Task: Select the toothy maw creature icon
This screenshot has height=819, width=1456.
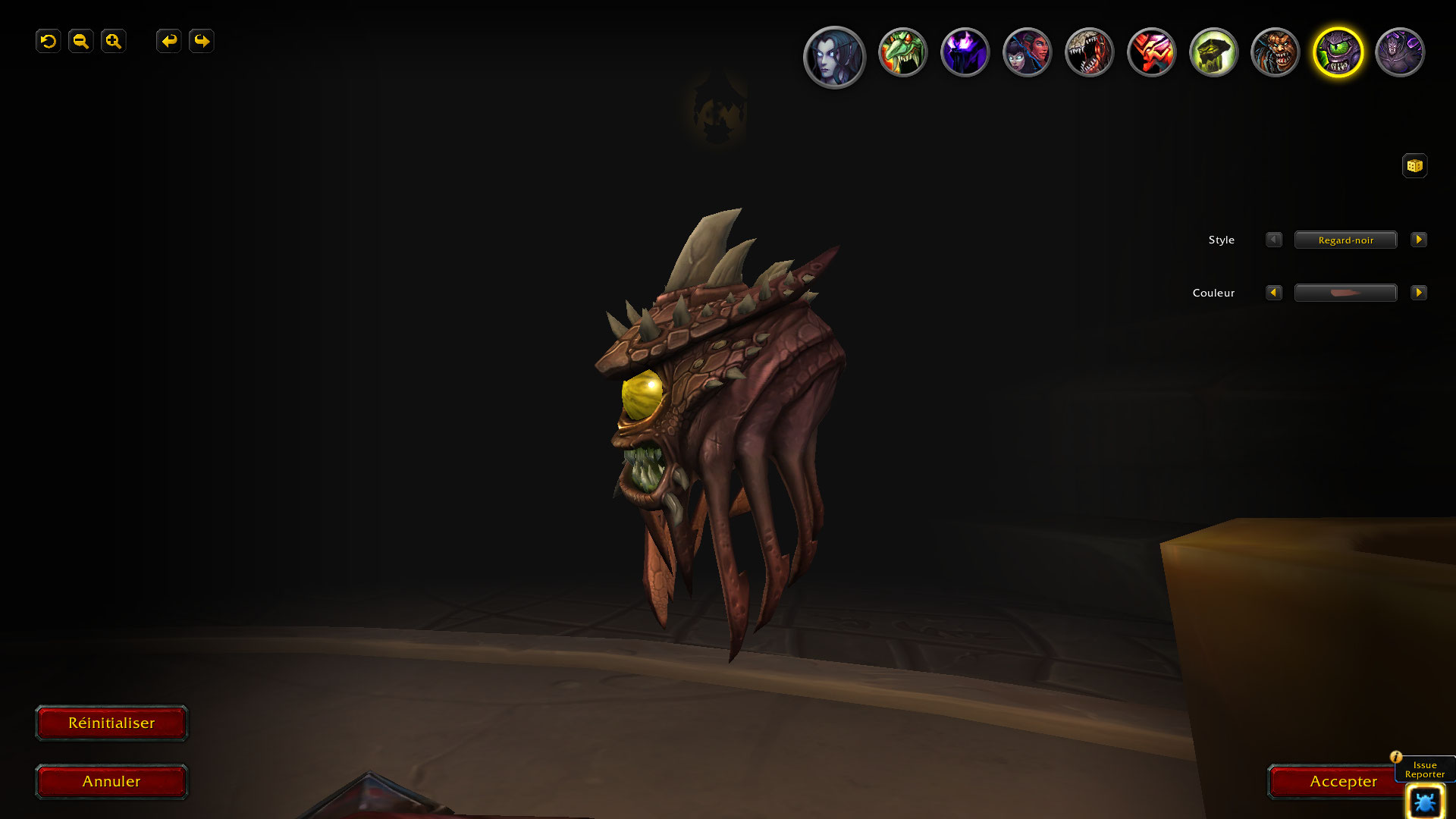Action: click(x=1089, y=52)
